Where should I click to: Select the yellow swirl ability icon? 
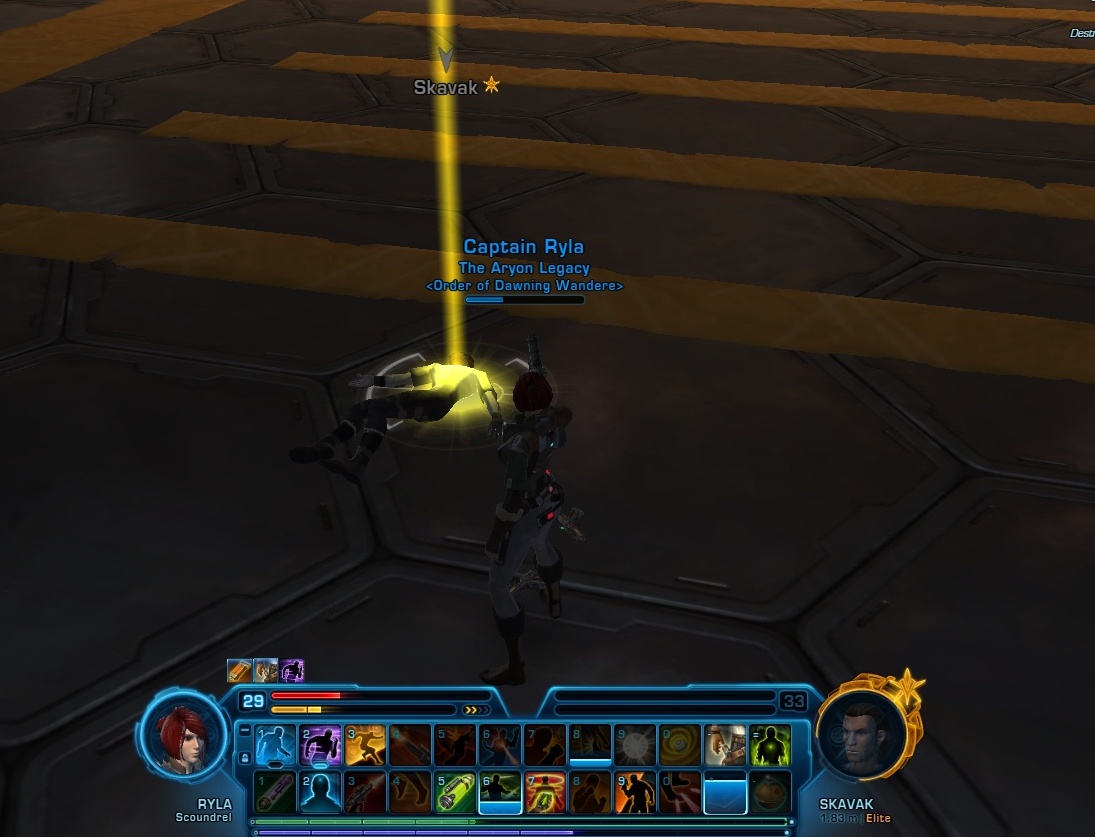pyautogui.click(x=680, y=745)
